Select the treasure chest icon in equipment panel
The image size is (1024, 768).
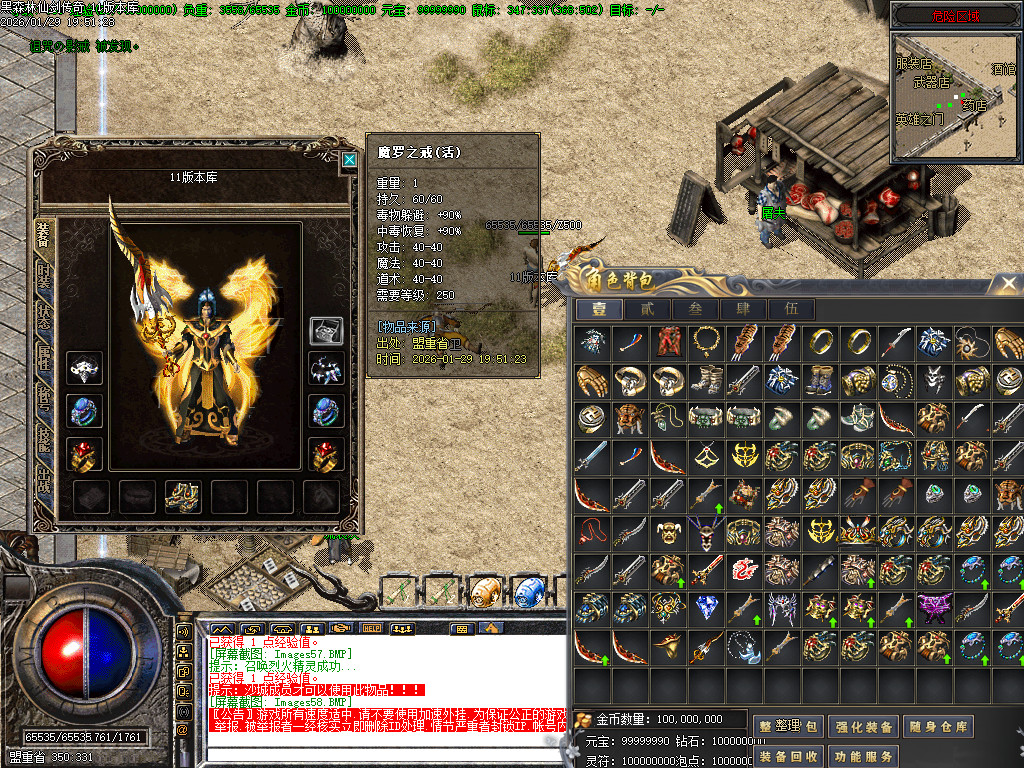[x=327, y=331]
